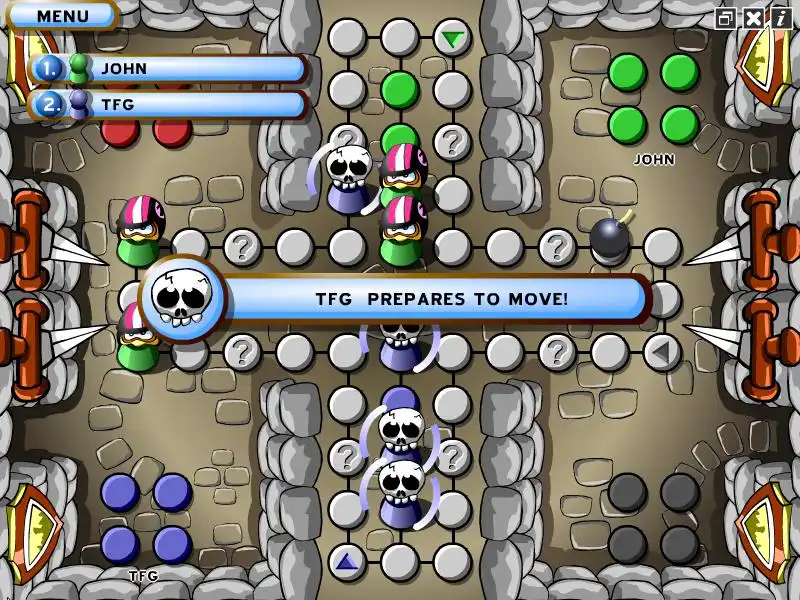Viewport: 800px width, 600px height.
Task: Close the game with the X icon
Action: [753, 17]
